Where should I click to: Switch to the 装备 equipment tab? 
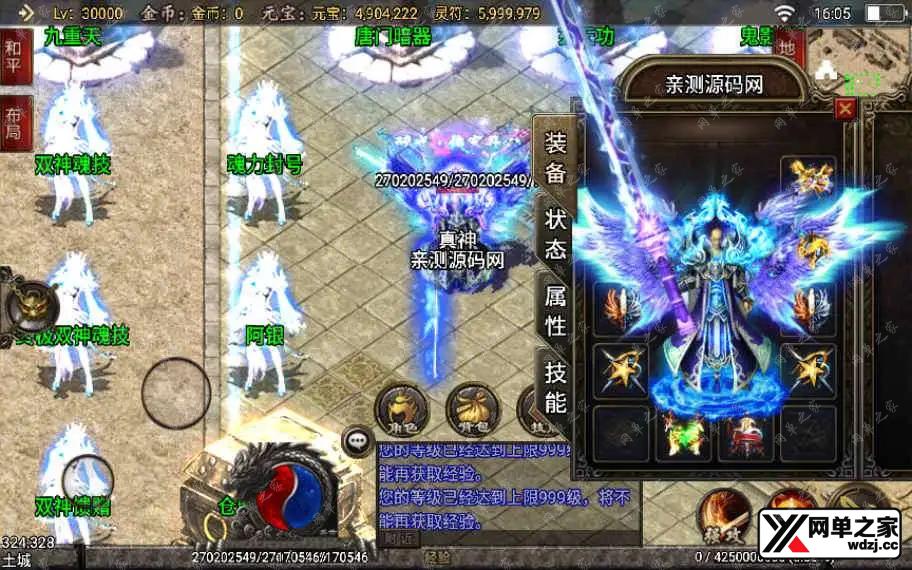click(x=555, y=156)
